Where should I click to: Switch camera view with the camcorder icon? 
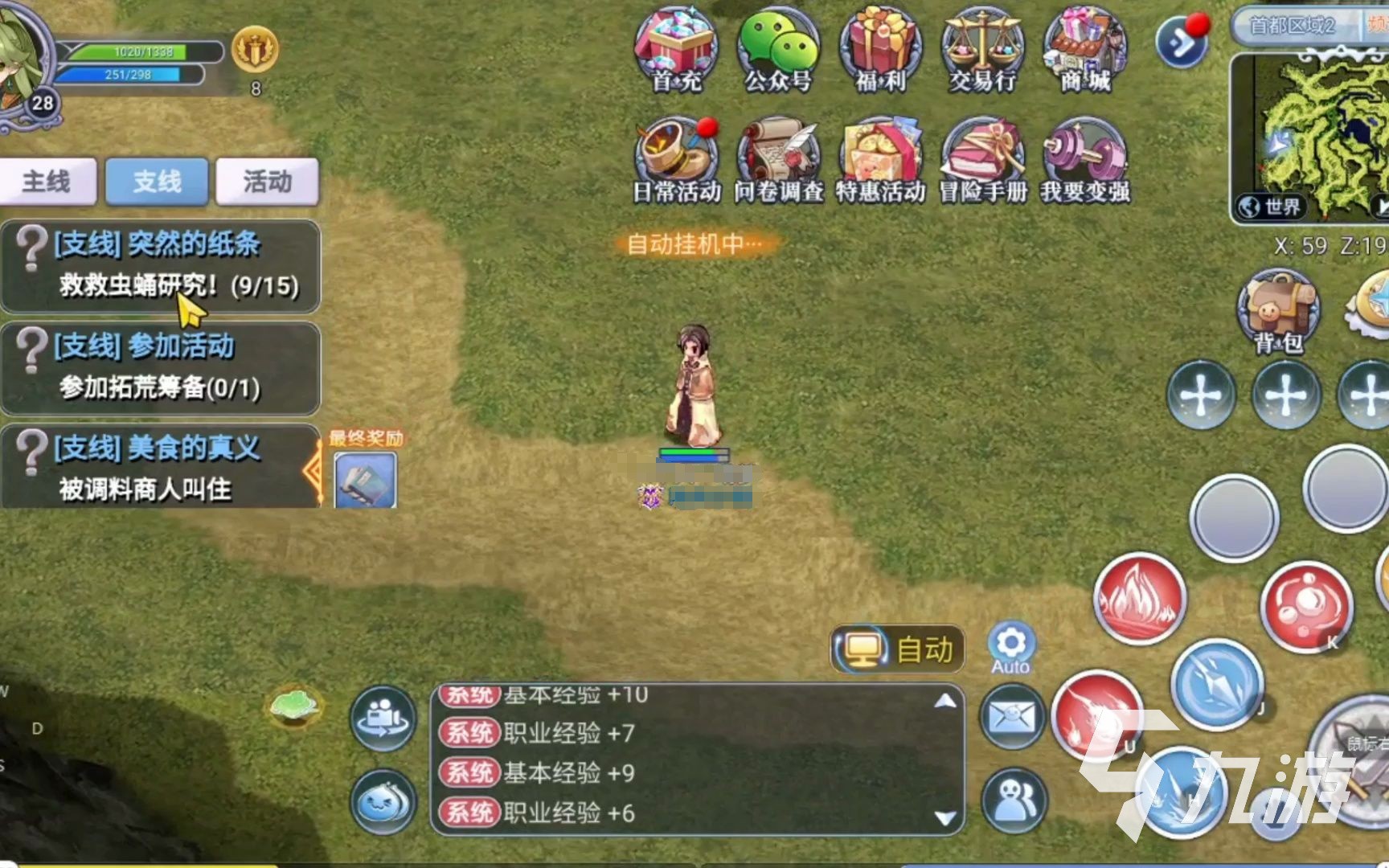click(384, 718)
